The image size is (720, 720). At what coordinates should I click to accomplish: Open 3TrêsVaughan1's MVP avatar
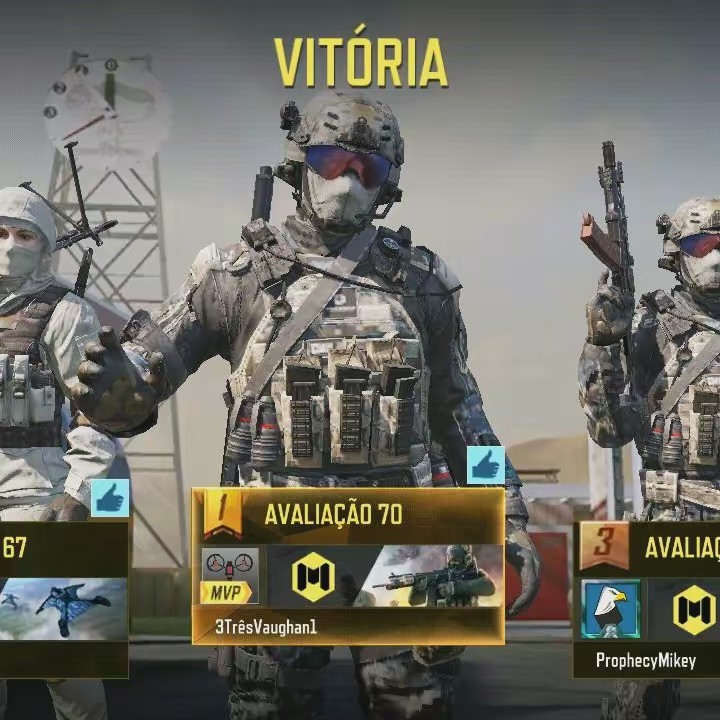pyautogui.click(x=229, y=576)
